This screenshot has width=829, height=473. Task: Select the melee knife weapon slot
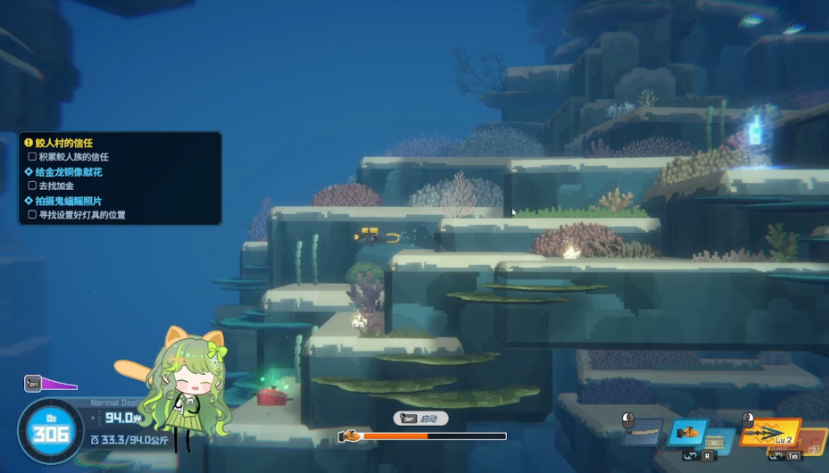coord(643,433)
